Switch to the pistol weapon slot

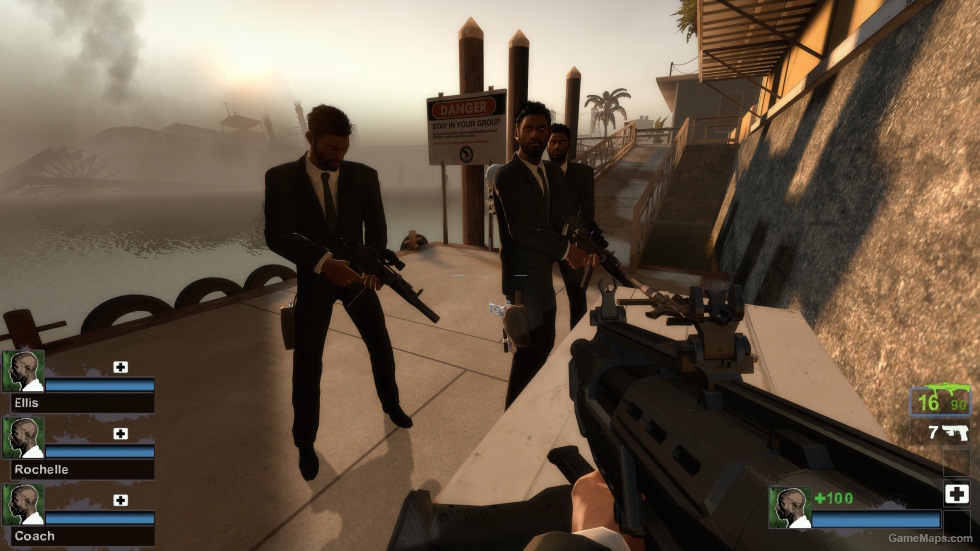click(945, 433)
